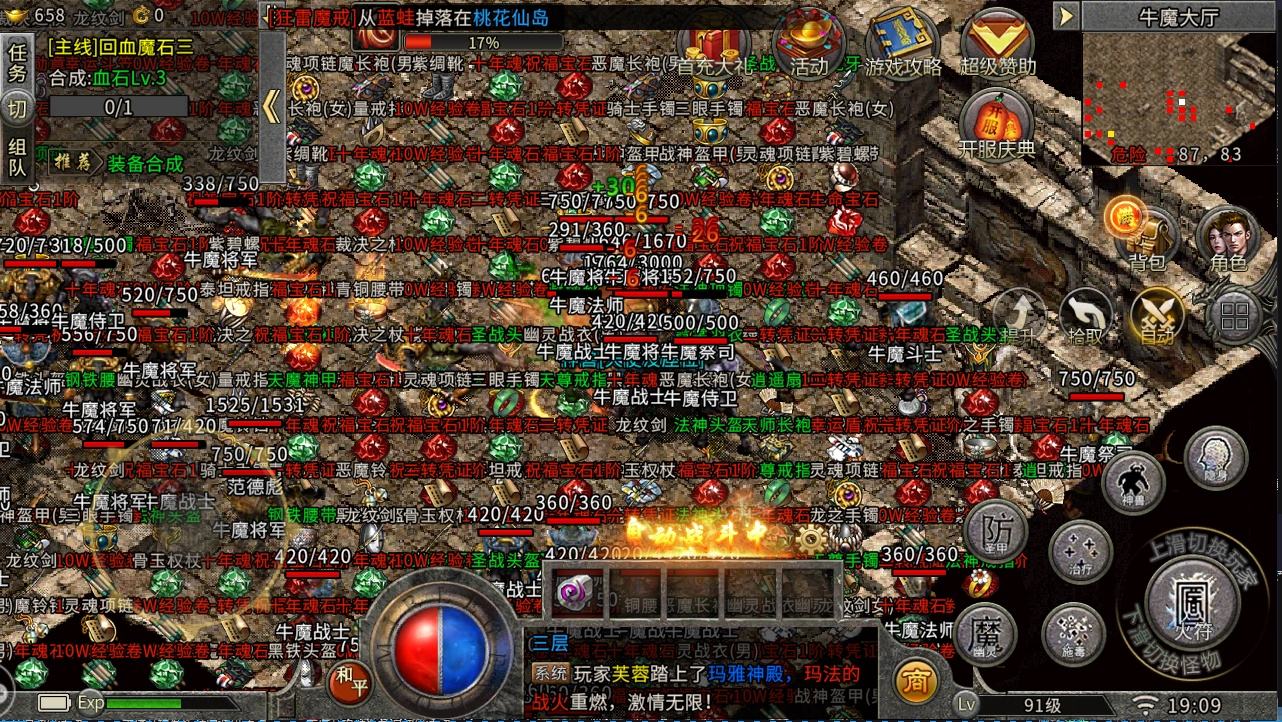
Task: Switch to the 组队 team tab
Action: pyautogui.click(x=17, y=158)
